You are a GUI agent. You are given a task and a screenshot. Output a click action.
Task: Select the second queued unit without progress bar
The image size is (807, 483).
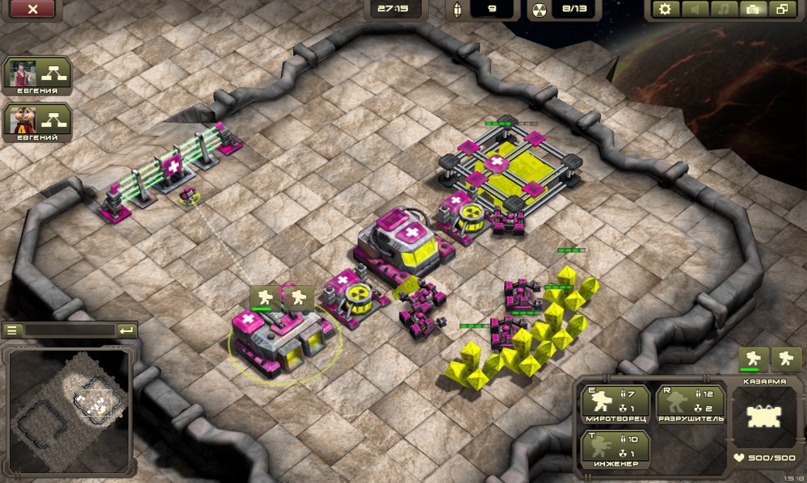786,359
